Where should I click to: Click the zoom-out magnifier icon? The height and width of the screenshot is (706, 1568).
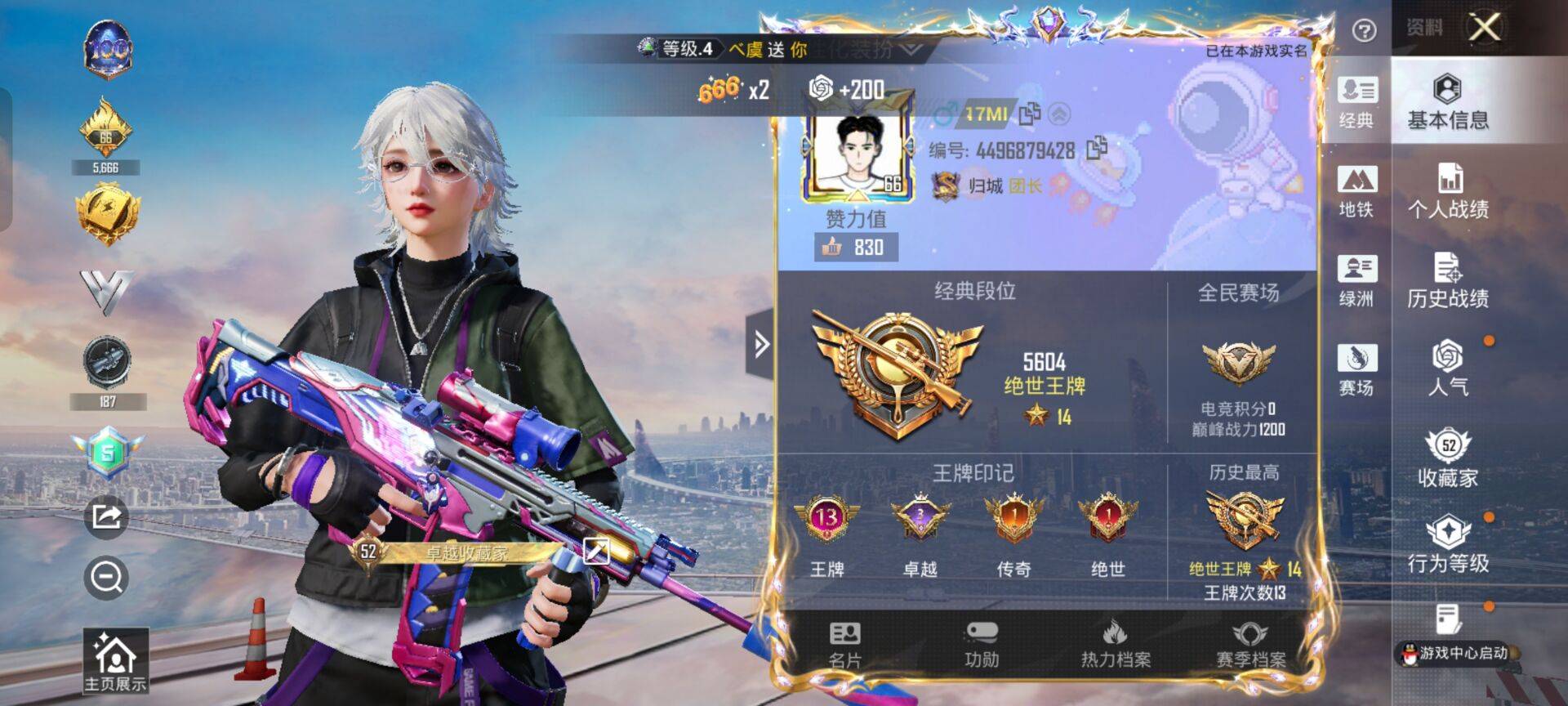coord(107,578)
